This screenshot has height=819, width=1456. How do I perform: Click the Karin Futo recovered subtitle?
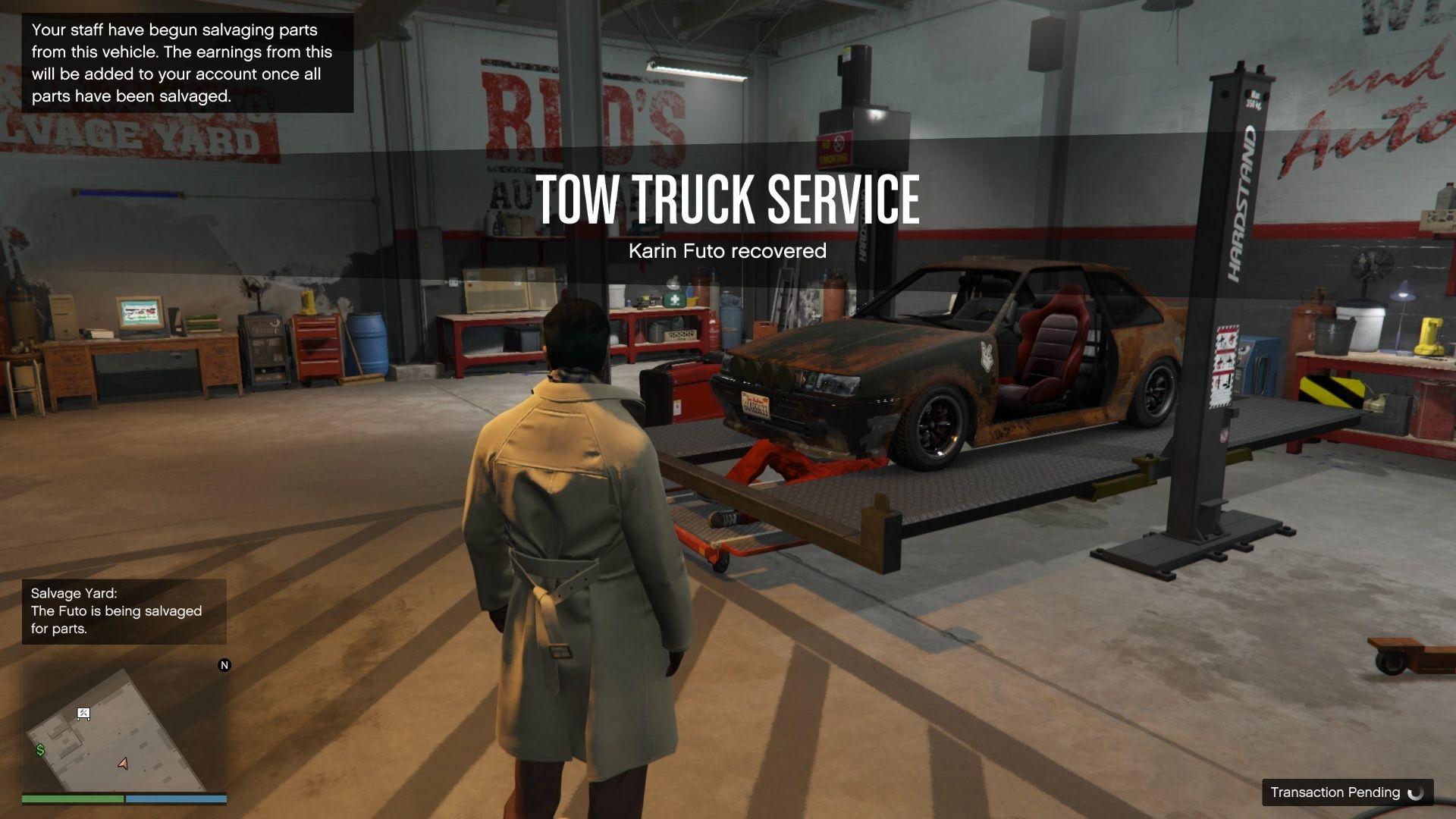(x=727, y=250)
